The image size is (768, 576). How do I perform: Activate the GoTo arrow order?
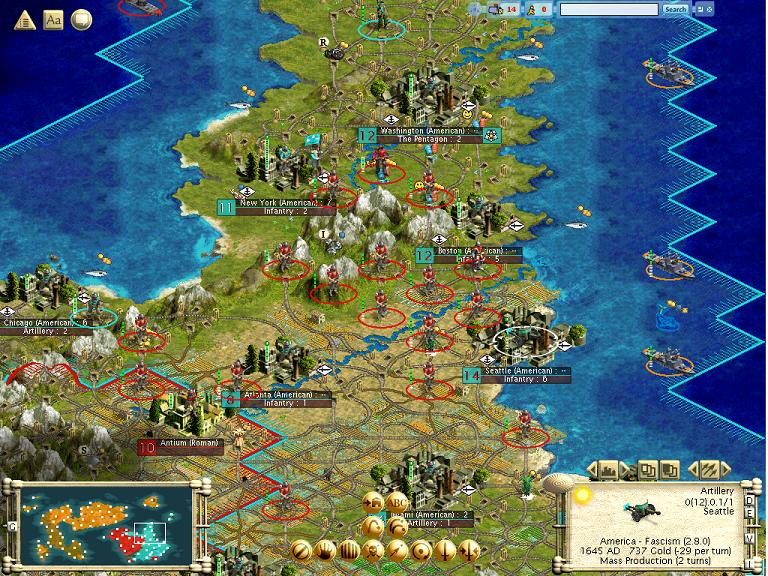(398, 550)
